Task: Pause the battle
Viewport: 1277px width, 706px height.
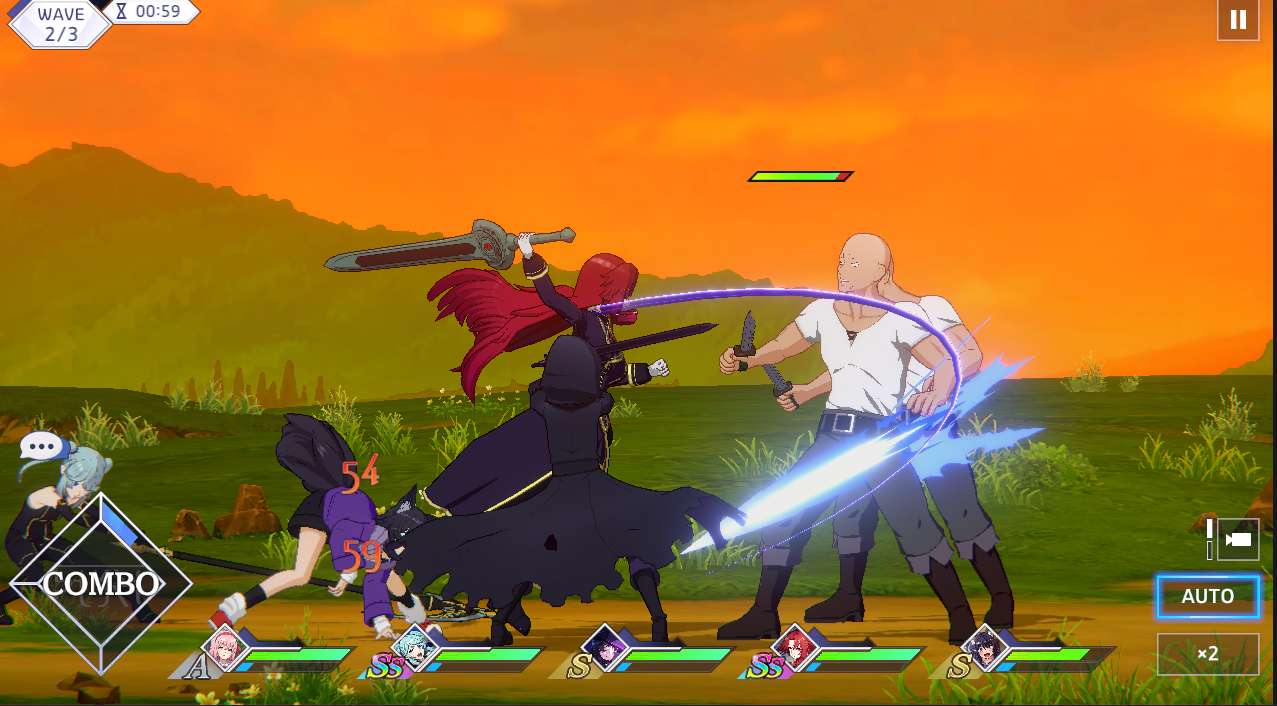Action: click(x=1238, y=20)
